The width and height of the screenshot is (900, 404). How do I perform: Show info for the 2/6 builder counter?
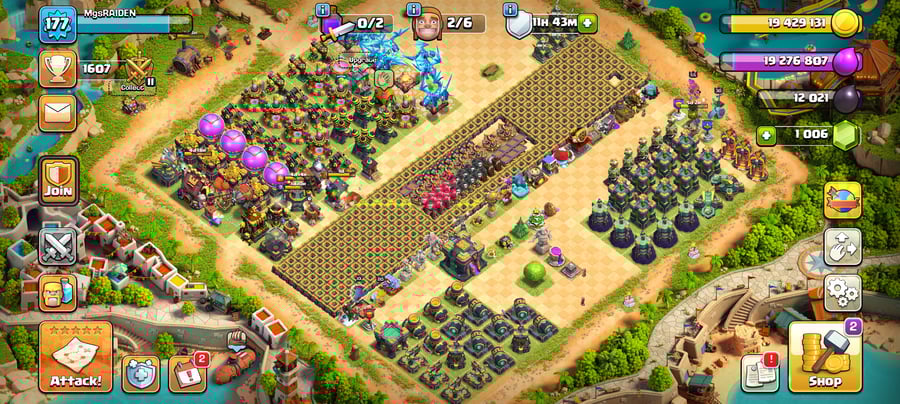point(416,10)
